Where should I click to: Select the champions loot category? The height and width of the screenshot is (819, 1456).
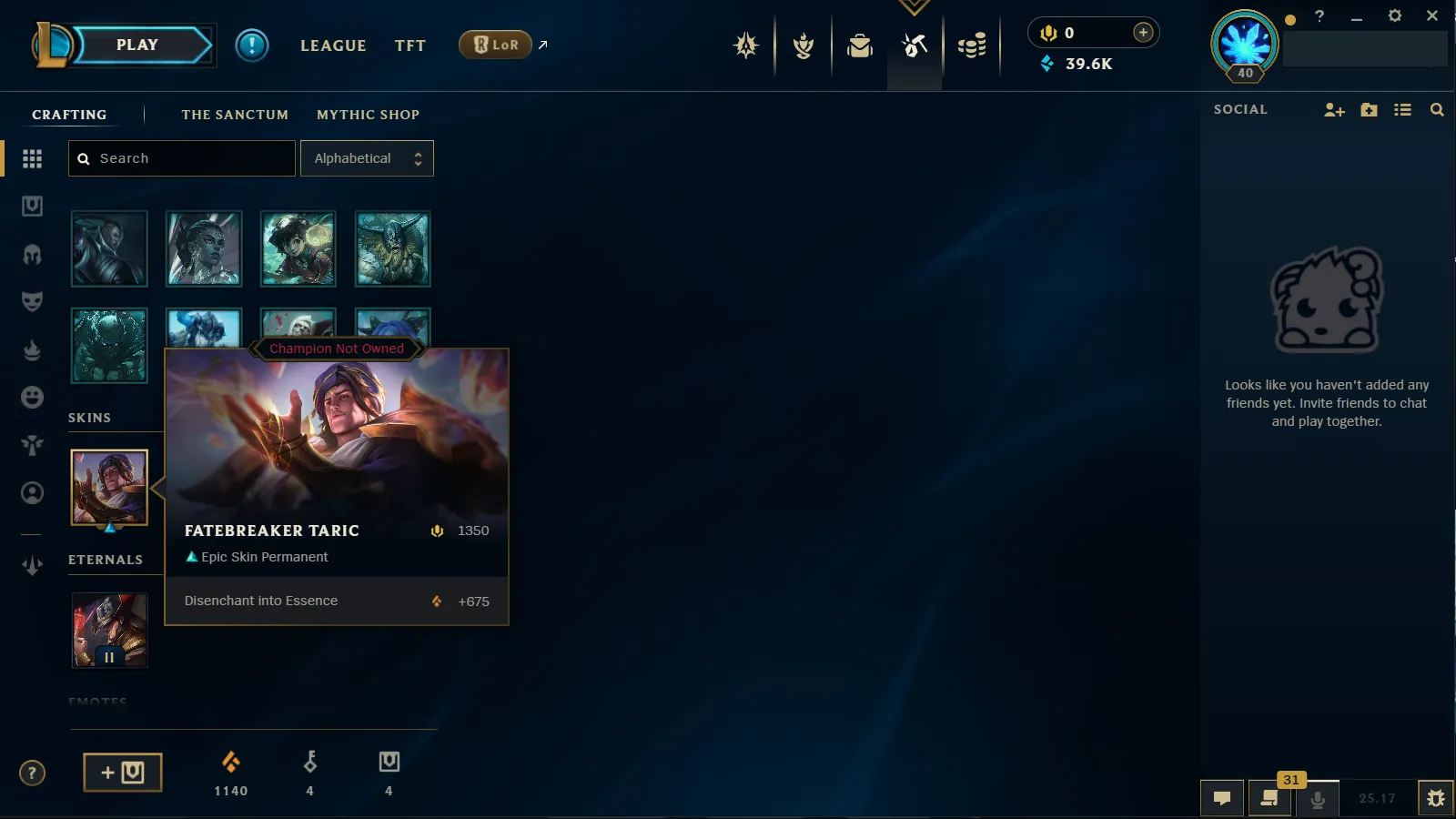point(32,252)
